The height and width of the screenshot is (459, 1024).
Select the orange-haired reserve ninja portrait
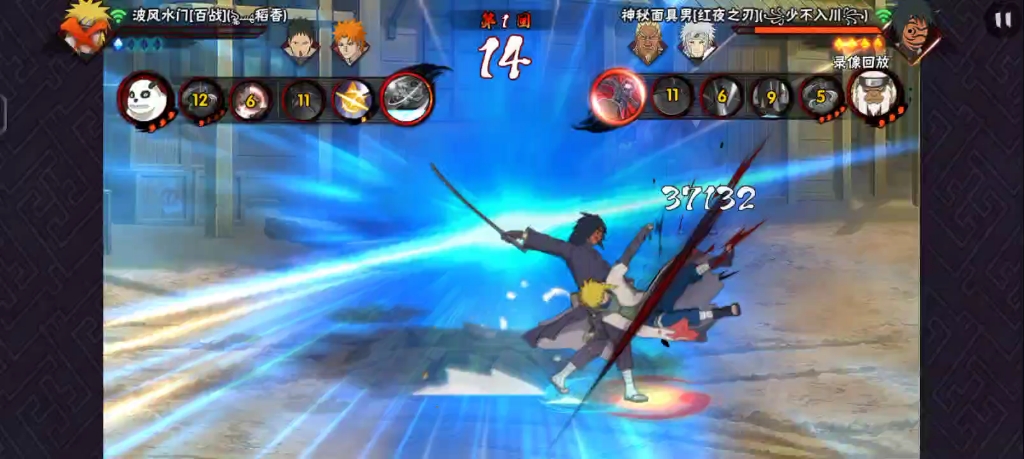(x=349, y=41)
